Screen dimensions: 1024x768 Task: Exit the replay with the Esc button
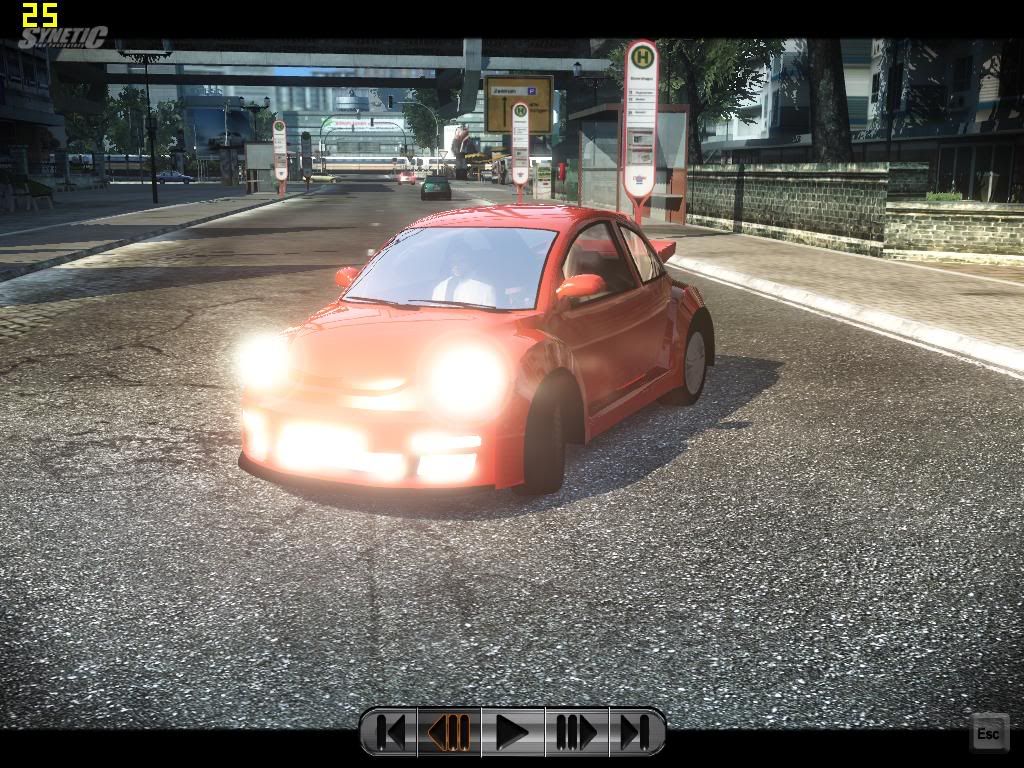(x=987, y=733)
